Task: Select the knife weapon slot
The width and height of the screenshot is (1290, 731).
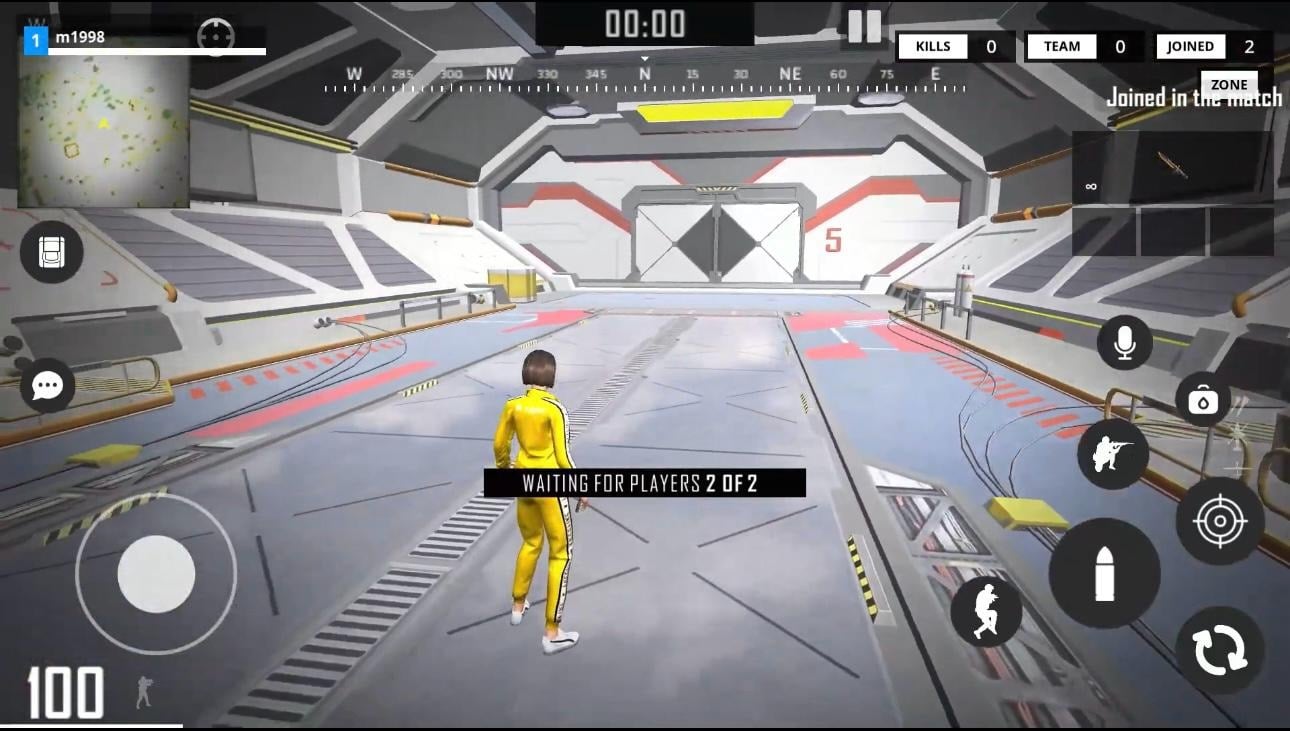Action: [1172, 167]
